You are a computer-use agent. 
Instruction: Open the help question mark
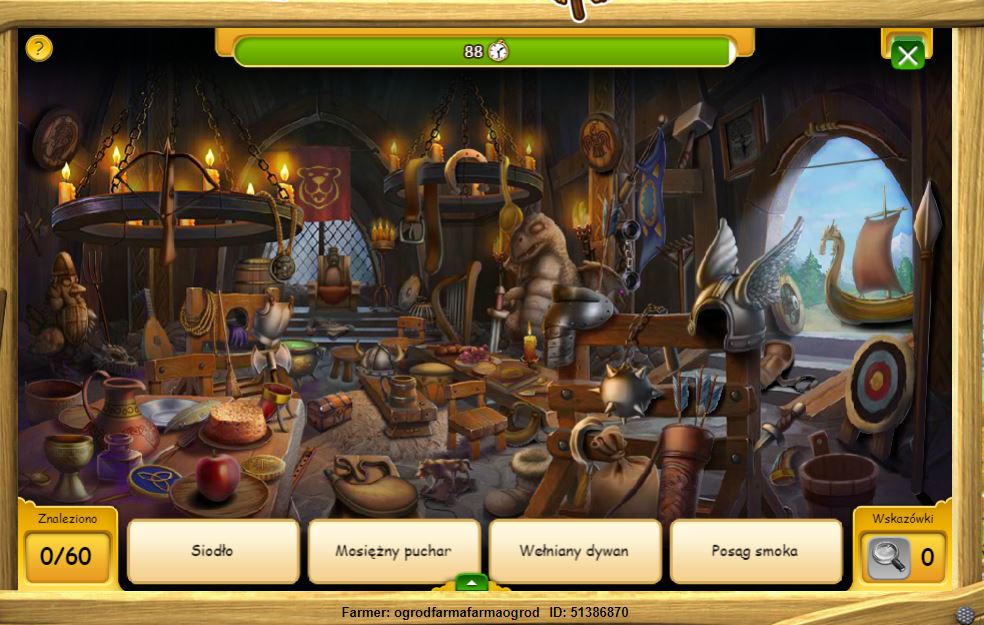coord(38,47)
